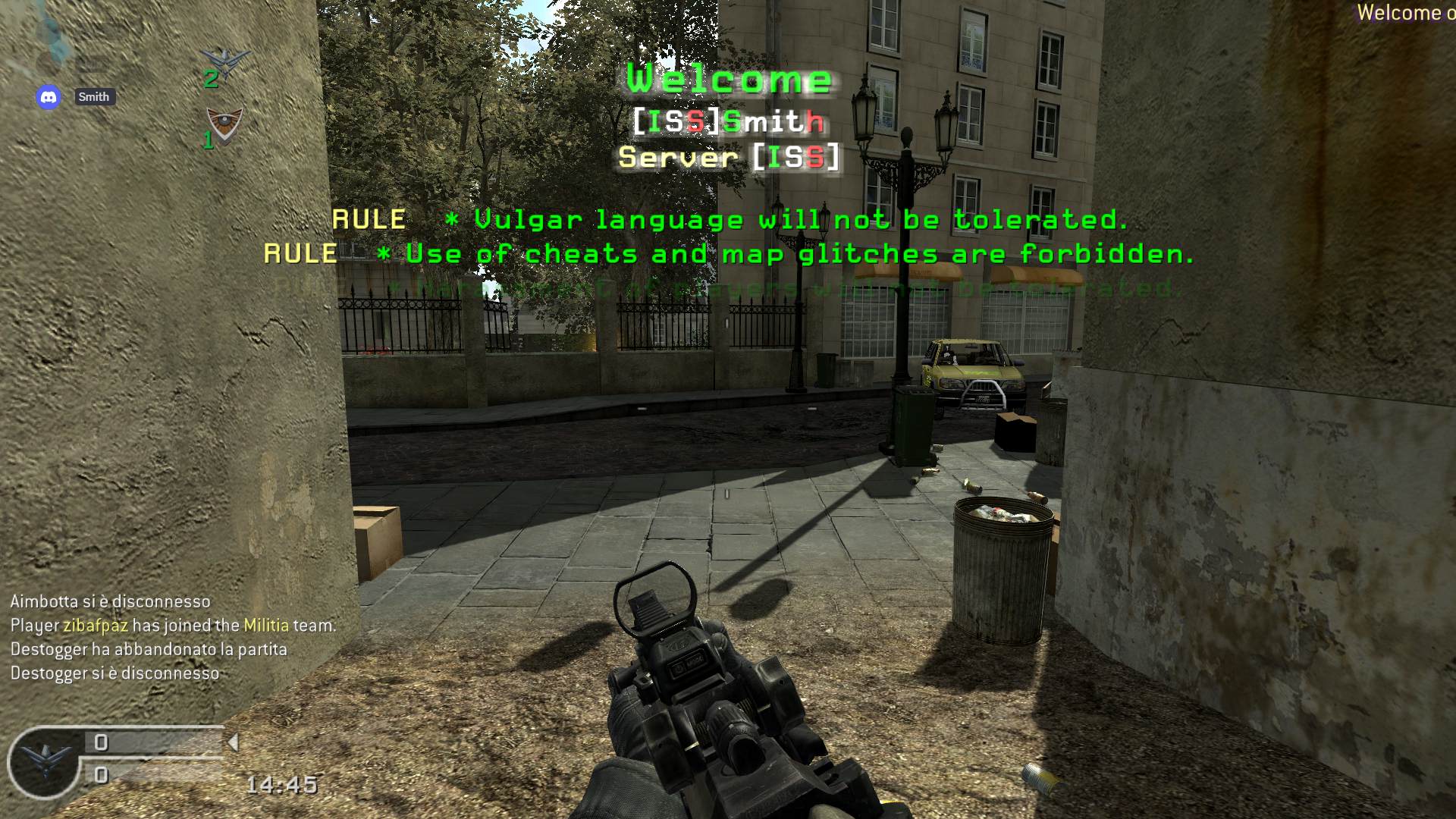Click the winged faction emblem beside the score bars
1456x819 pixels.
45,761
